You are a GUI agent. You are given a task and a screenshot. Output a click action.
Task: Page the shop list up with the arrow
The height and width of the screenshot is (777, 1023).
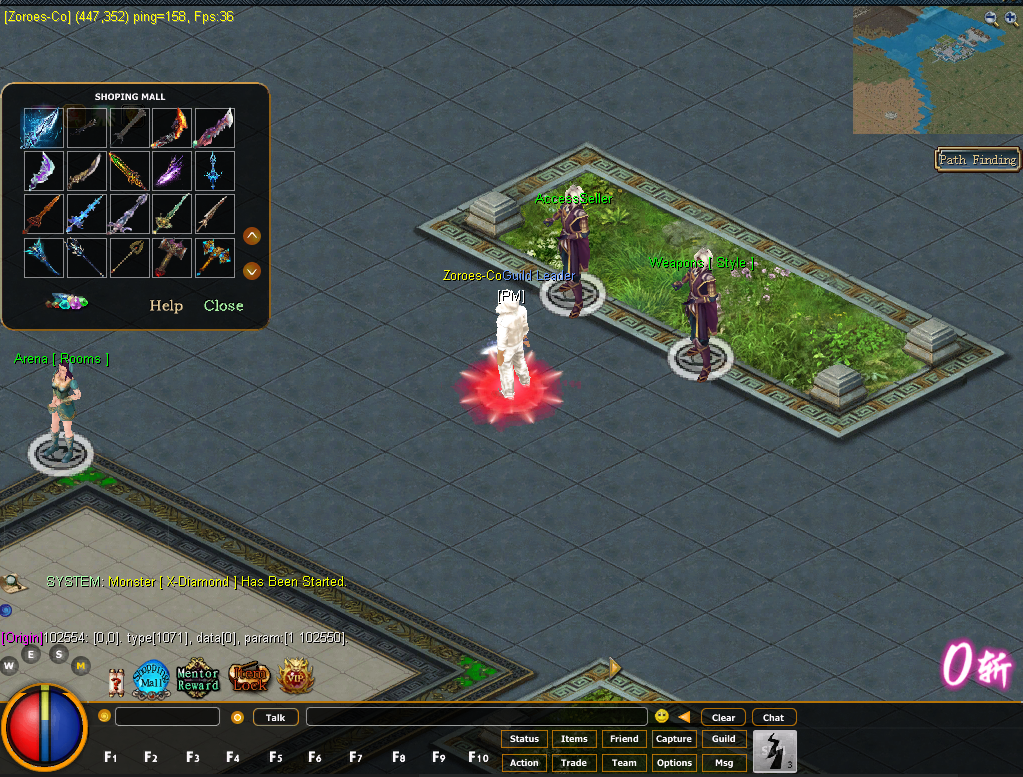tap(252, 236)
